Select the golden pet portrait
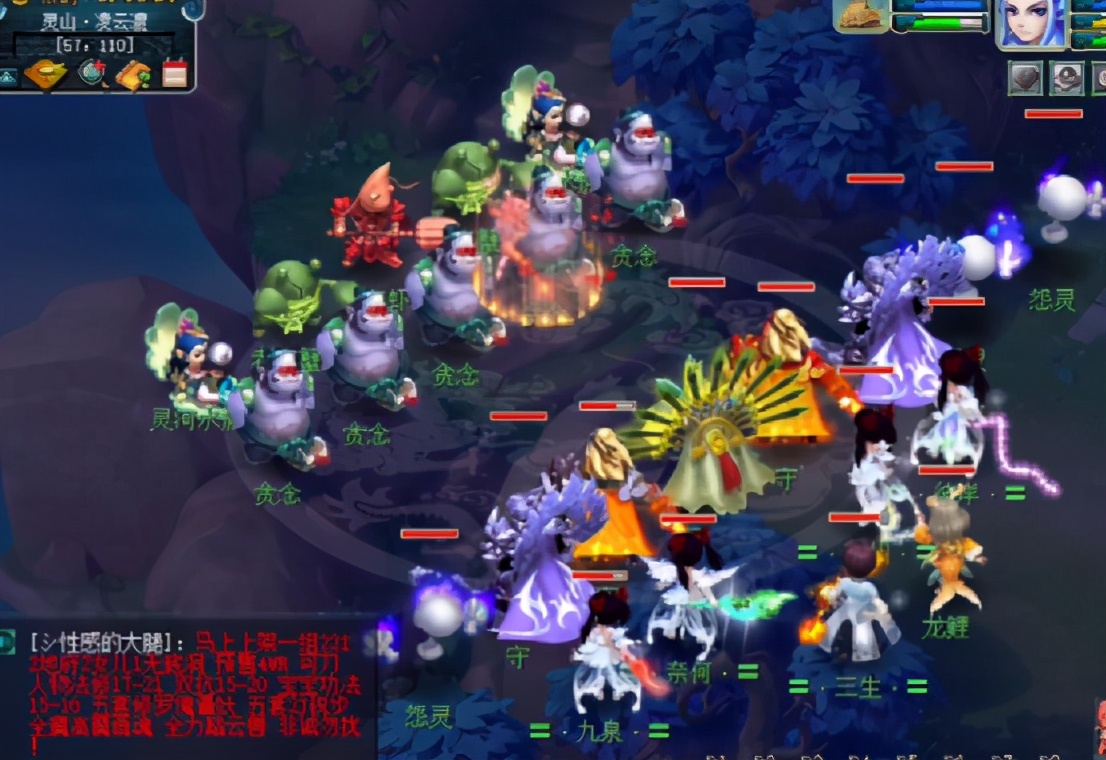1106x760 pixels. point(860,17)
